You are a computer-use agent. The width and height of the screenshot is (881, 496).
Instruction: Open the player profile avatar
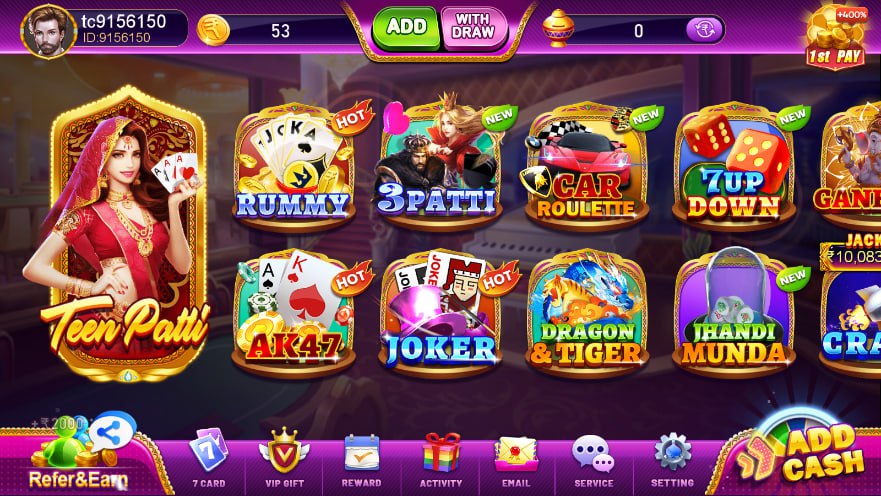tap(49, 31)
